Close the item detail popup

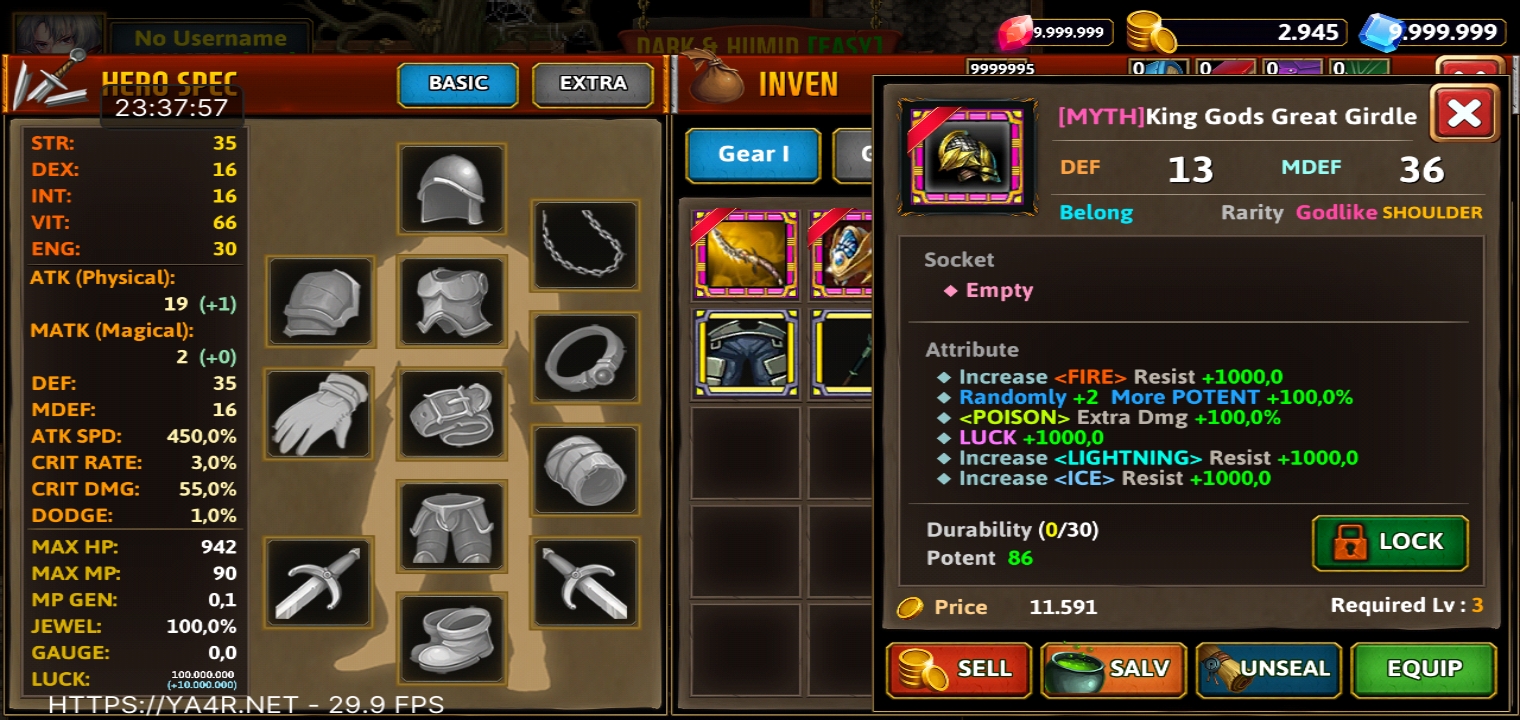pos(1464,113)
